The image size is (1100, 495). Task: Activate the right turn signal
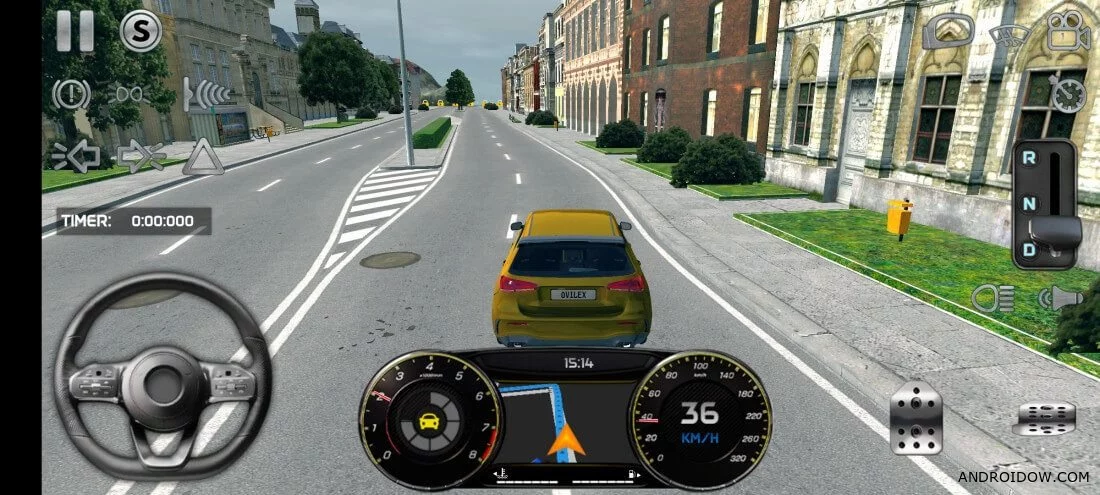141,156
